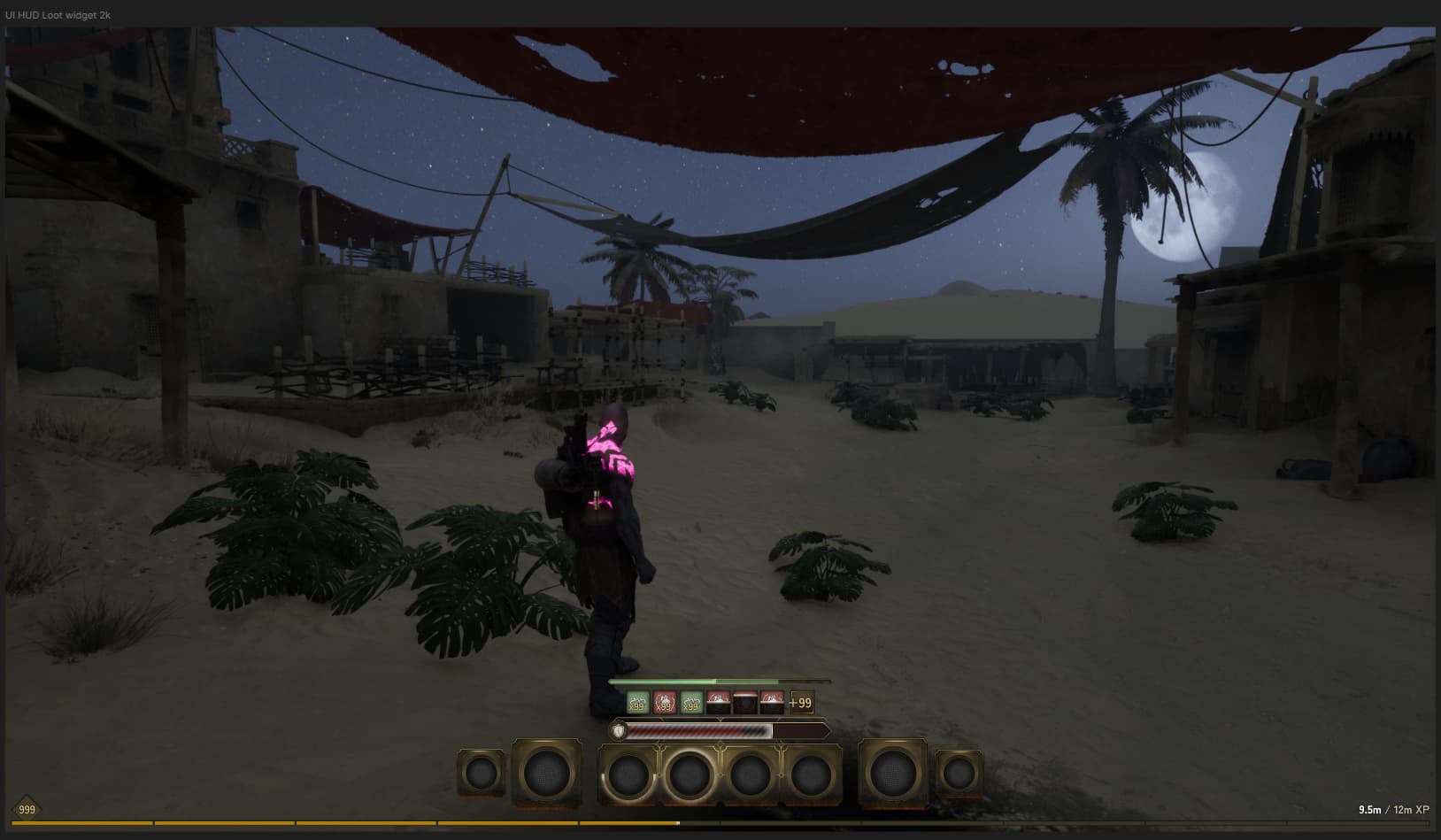This screenshot has width=1441, height=840.
Task: Activate the glowing gold-ringed ability slot
Action: (690, 775)
